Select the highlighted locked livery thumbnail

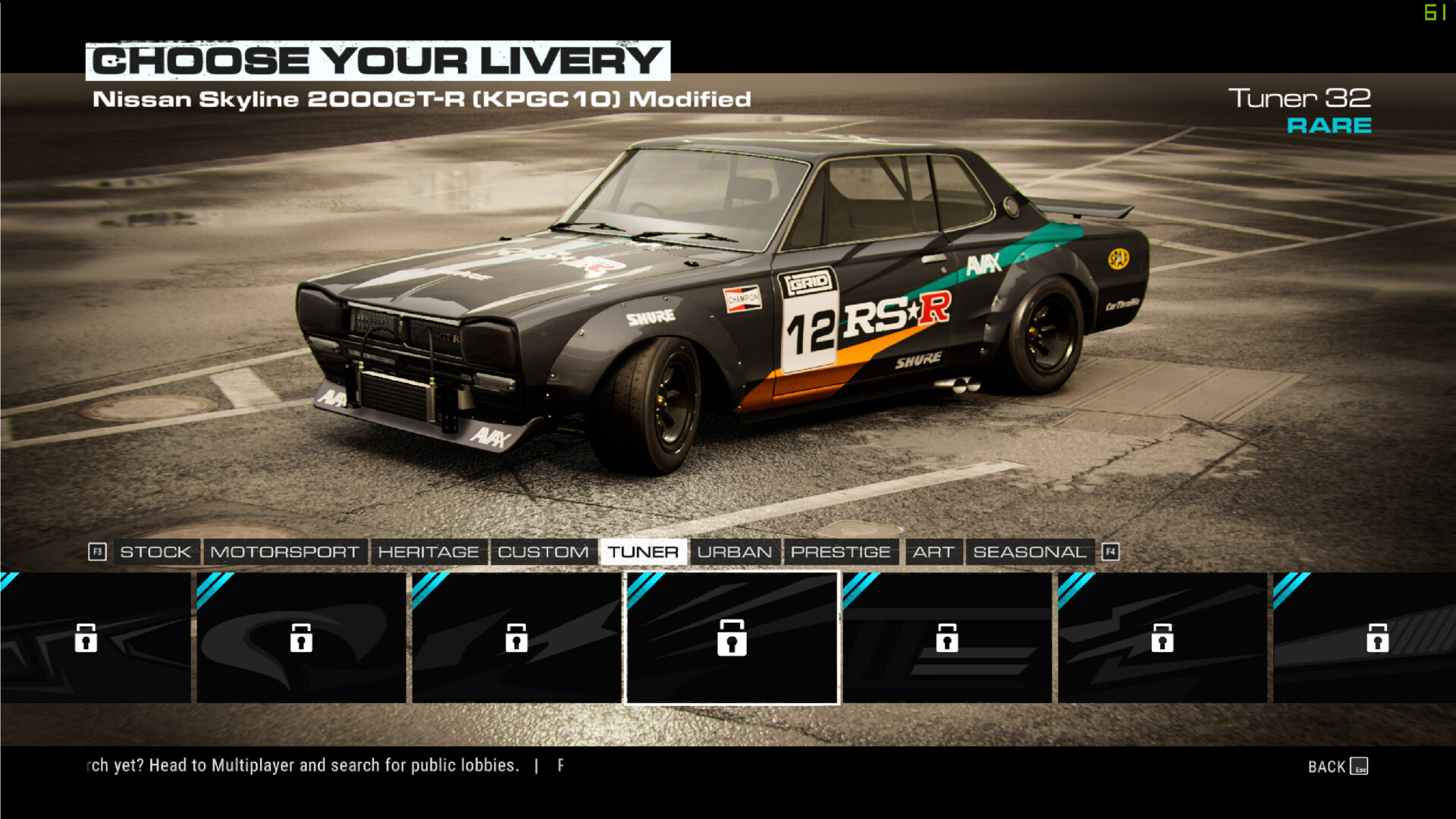pos(732,638)
